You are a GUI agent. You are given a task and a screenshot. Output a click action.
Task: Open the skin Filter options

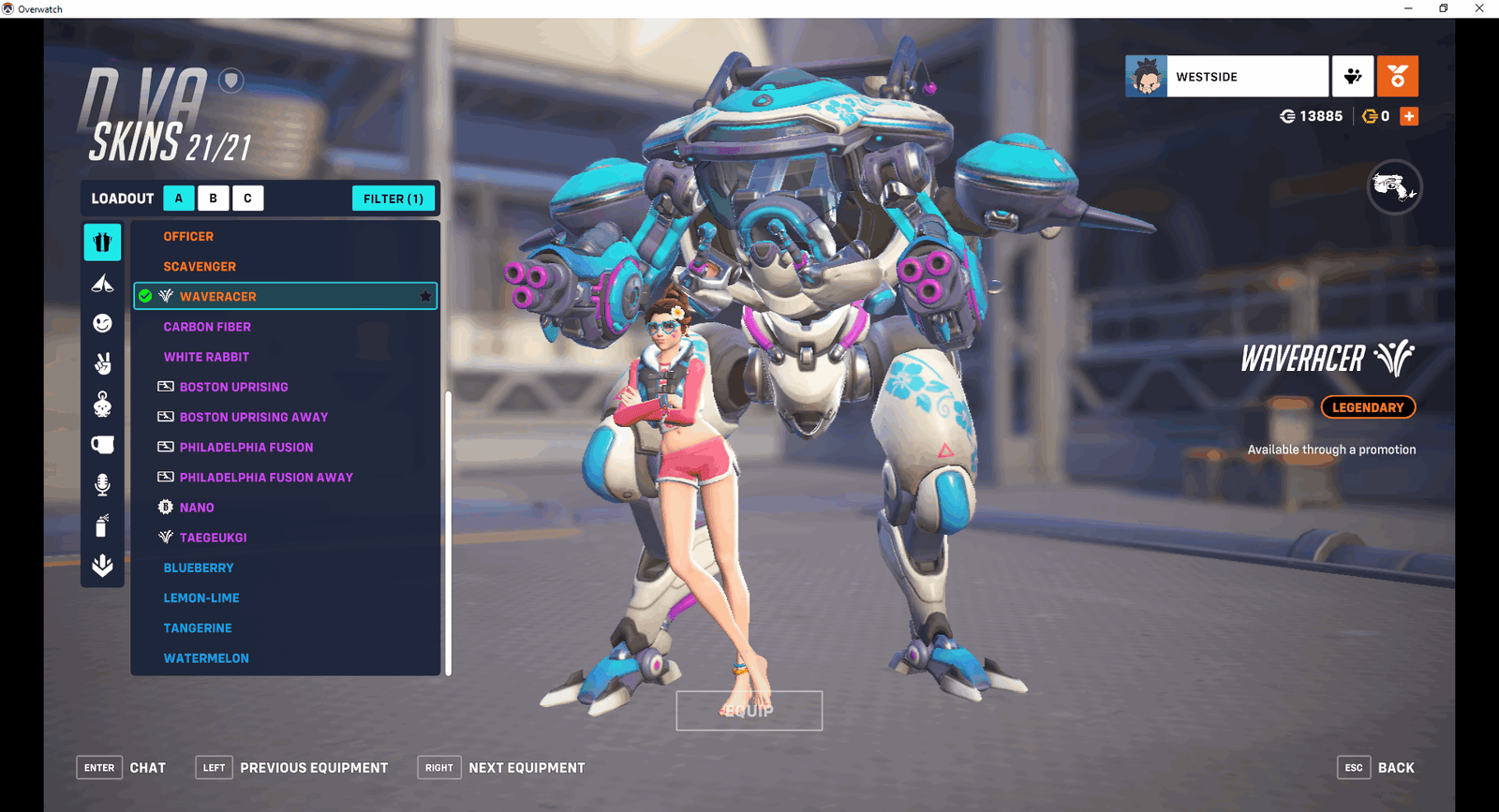[393, 199]
